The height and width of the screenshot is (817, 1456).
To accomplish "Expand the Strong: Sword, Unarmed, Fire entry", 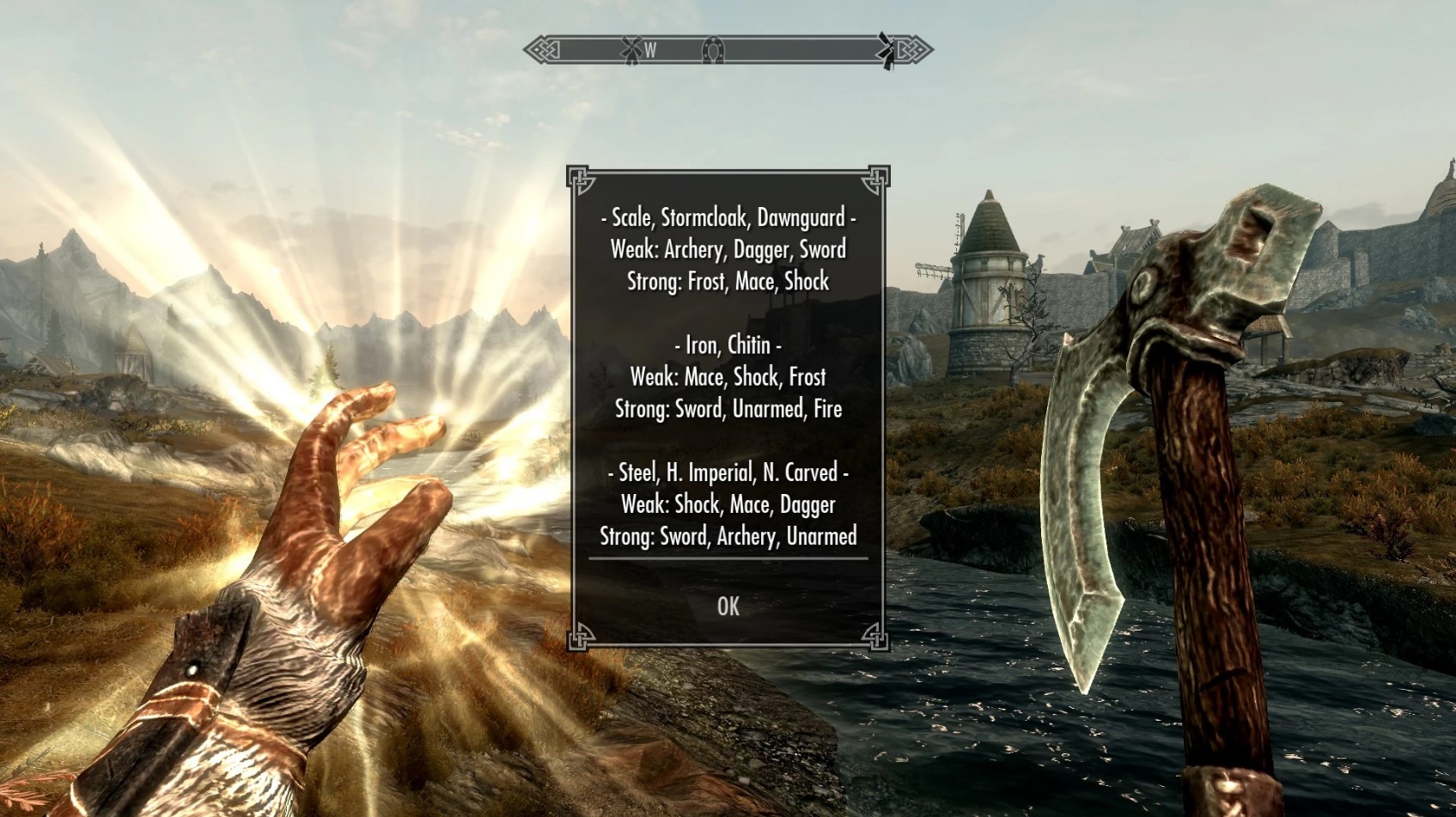I will (728, 409).
